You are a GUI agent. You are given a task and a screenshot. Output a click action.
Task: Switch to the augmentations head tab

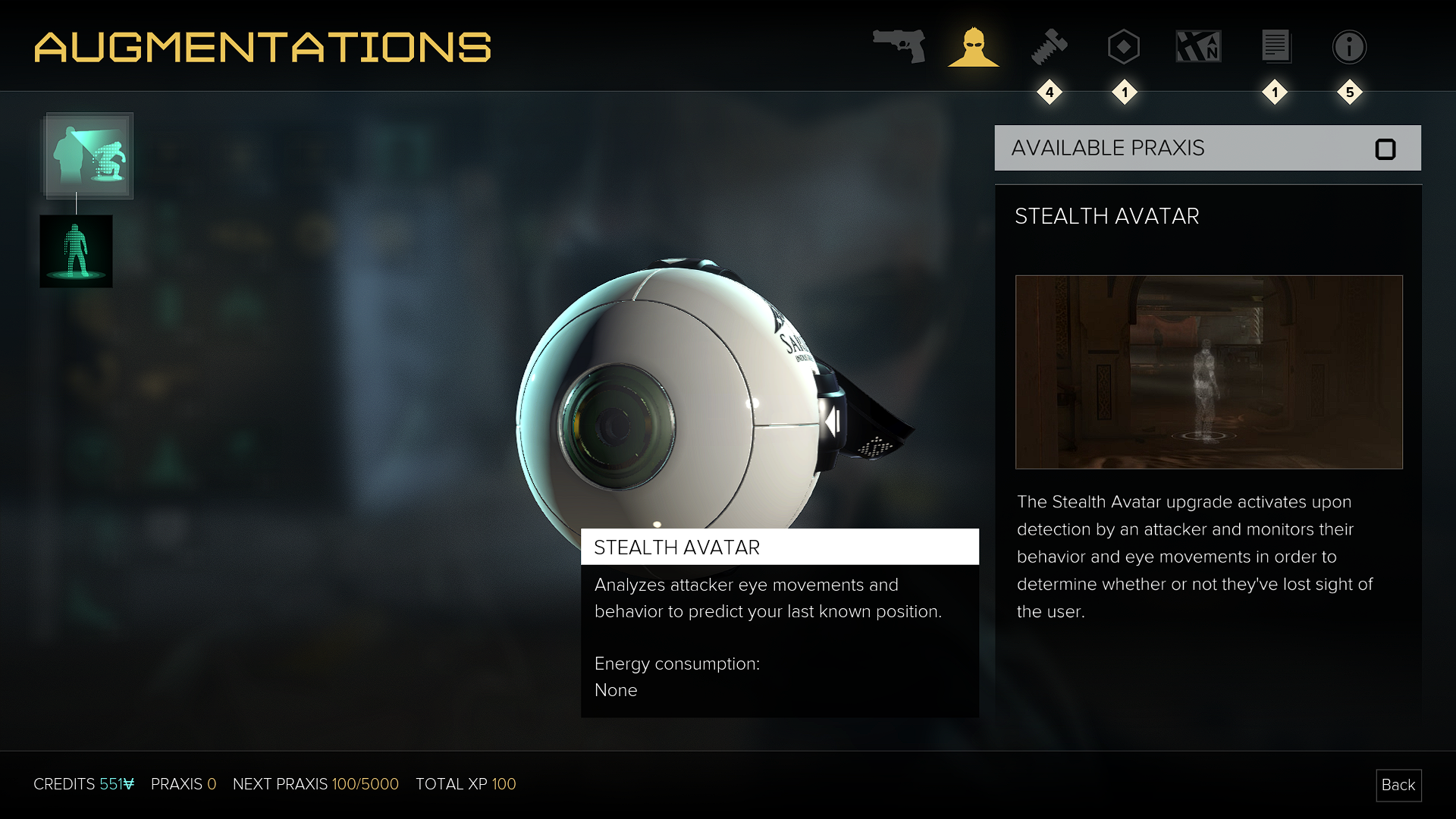[973, 47]
